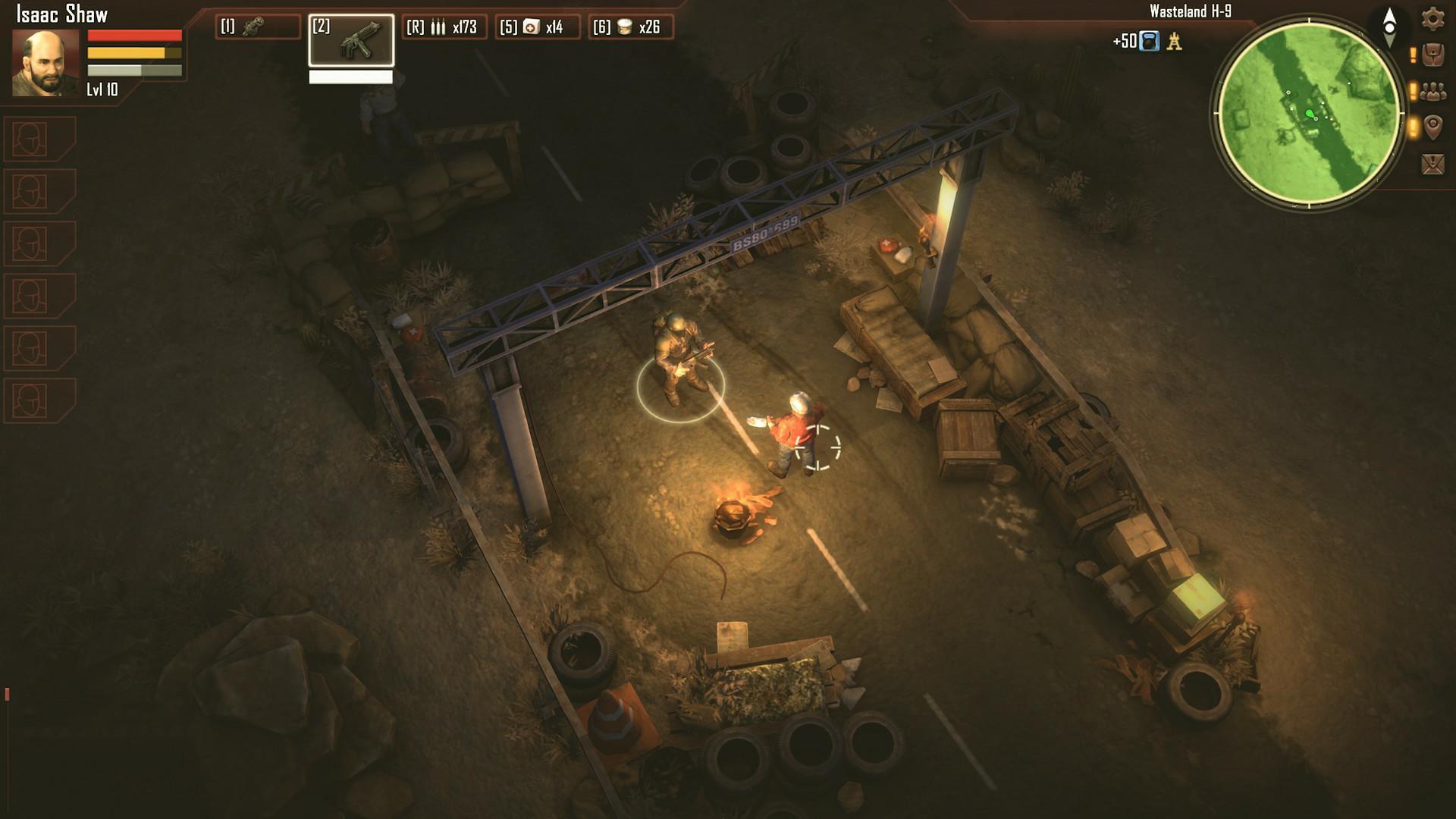Open Isaac Shaw's character portrait
1456x819 pixels.
[x=45, y=63]
